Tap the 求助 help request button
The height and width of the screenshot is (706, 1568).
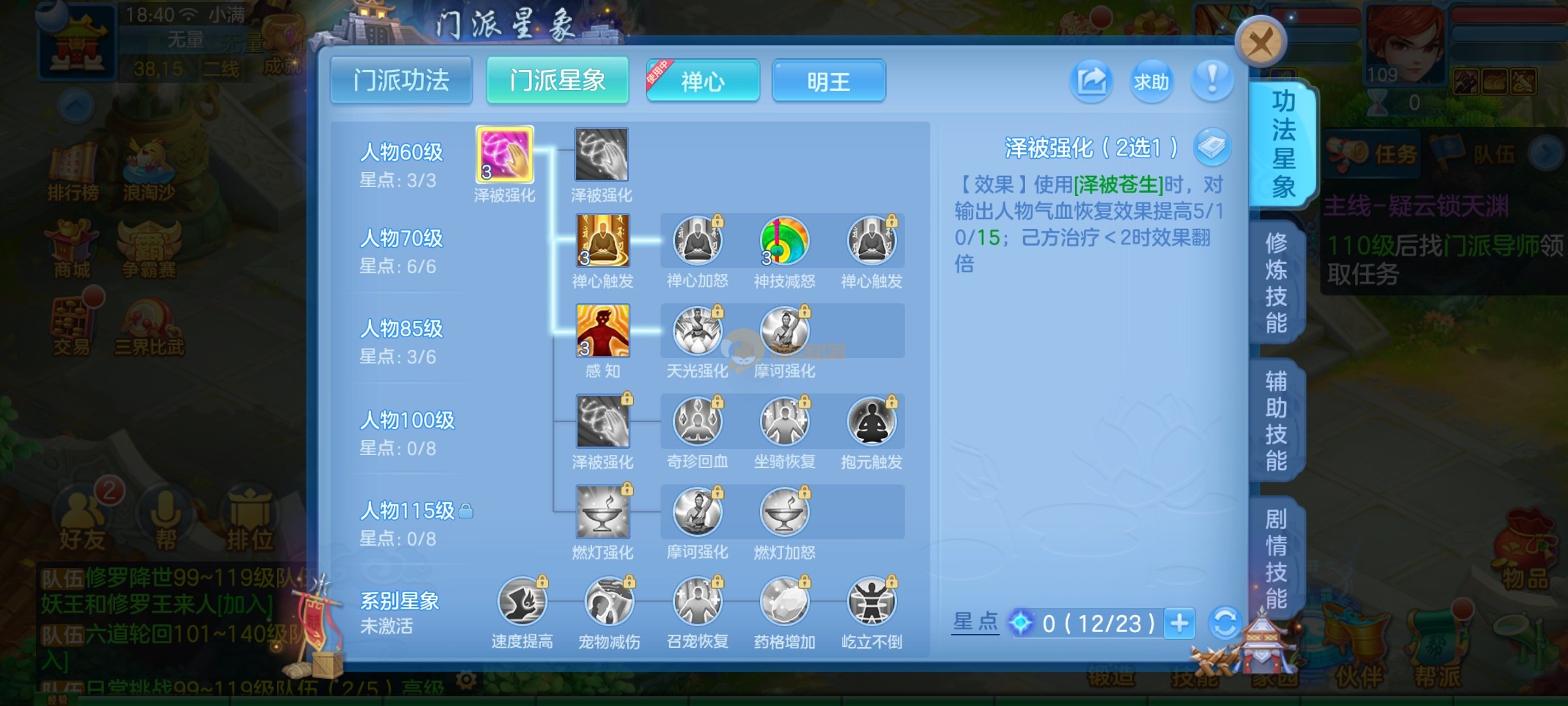pyautogui.click(x=1151, y=82)
